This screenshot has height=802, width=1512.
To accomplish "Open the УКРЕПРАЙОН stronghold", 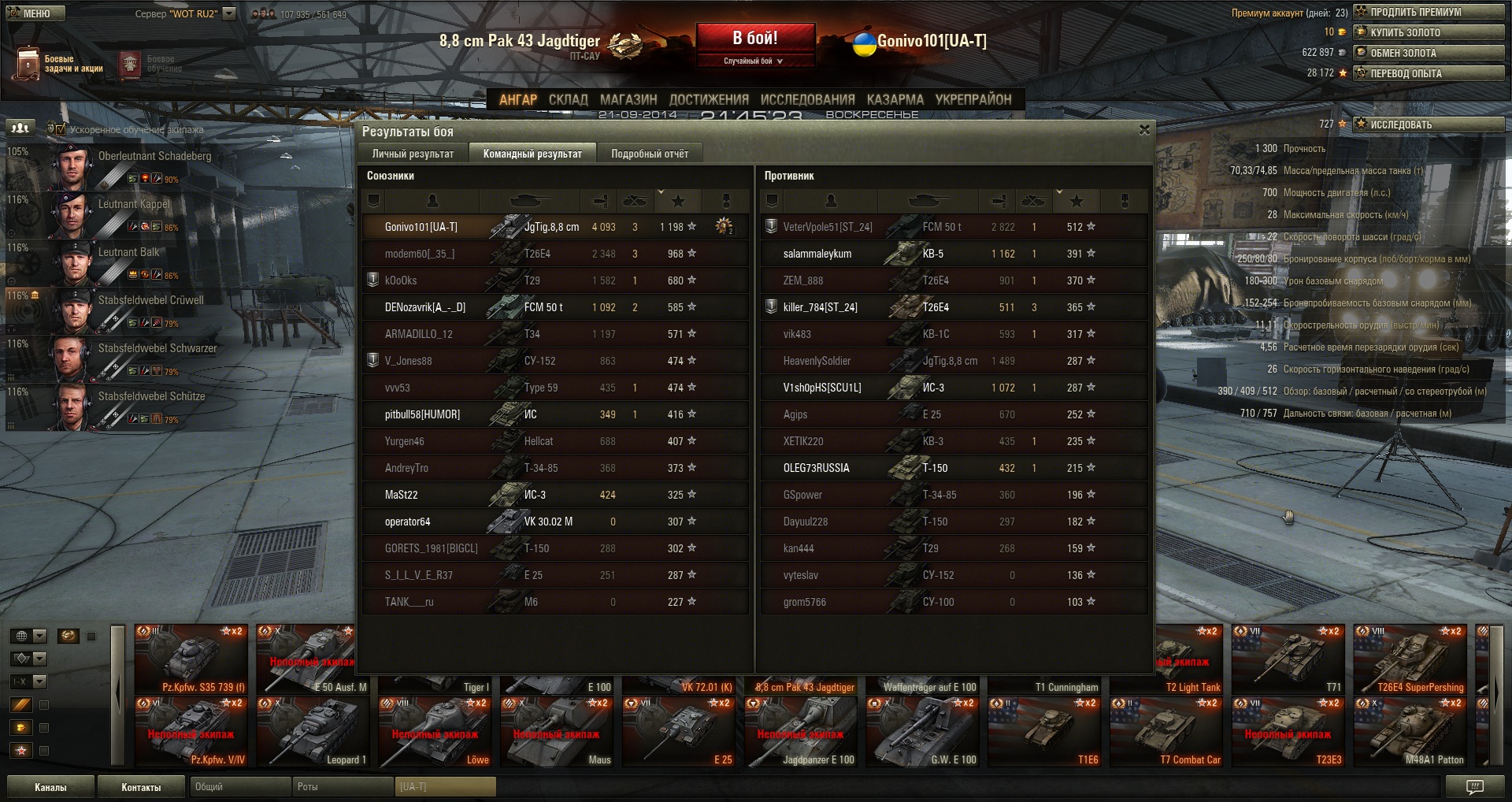I will pos(973,99).
